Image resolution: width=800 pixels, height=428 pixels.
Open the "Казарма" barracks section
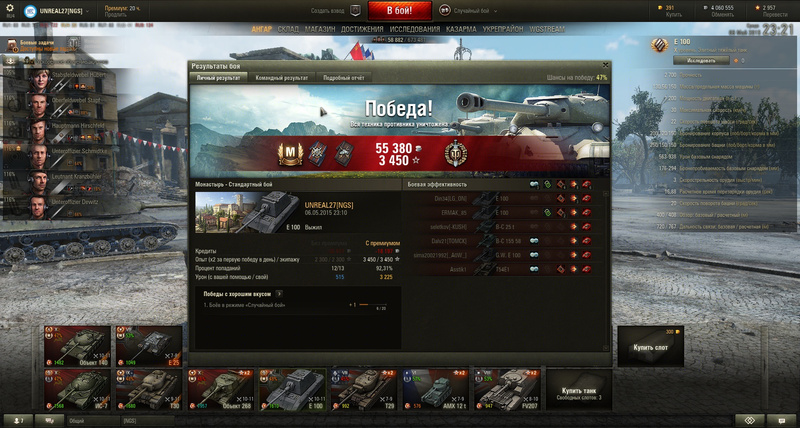point(459,30)
